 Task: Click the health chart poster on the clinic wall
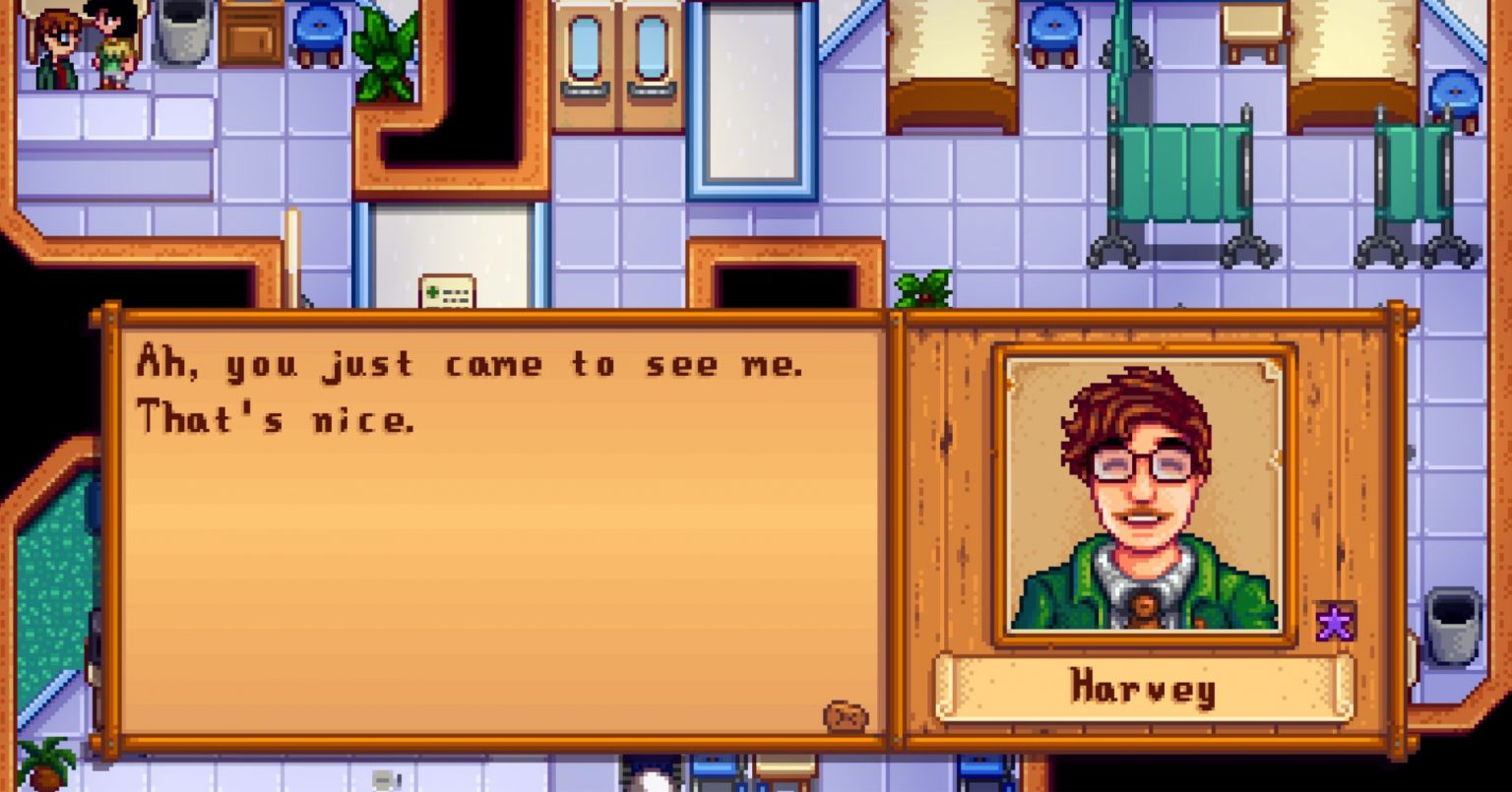point(448,294)
